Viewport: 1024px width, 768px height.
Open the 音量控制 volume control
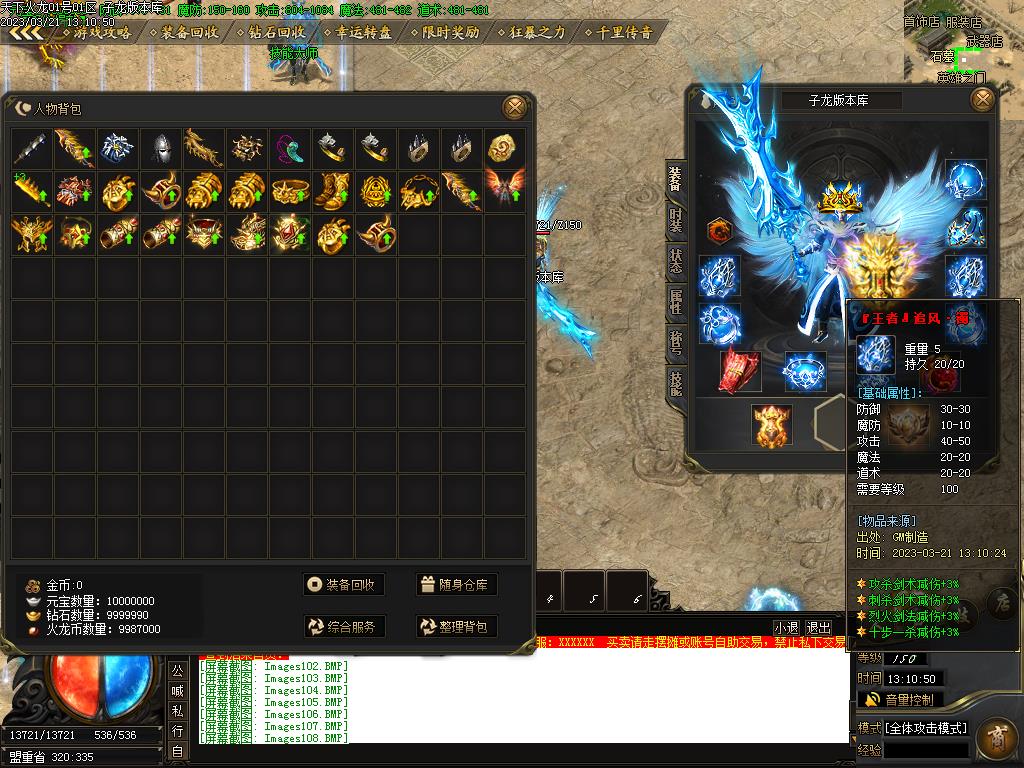901,700
